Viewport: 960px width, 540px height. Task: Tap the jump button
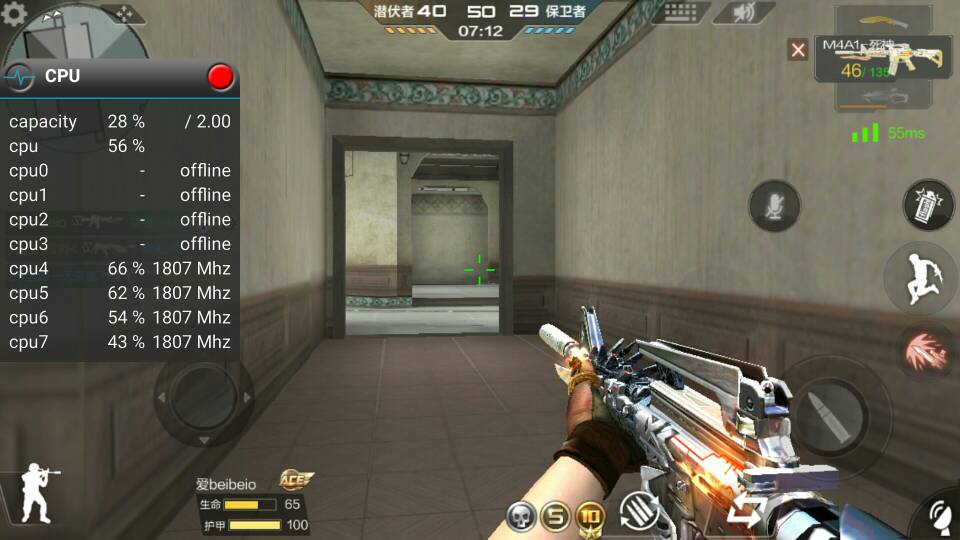(x=921, y=279)
